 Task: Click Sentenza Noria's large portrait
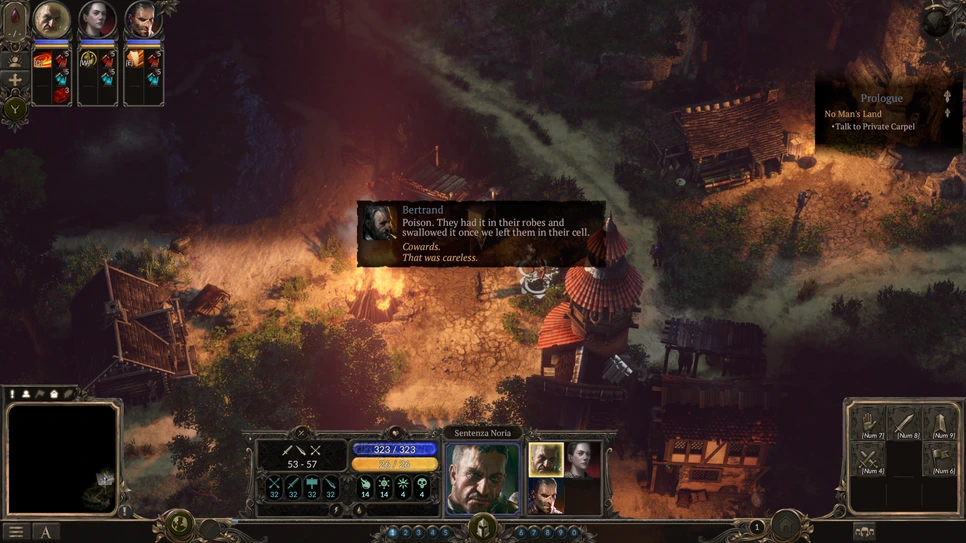(482, 477)
